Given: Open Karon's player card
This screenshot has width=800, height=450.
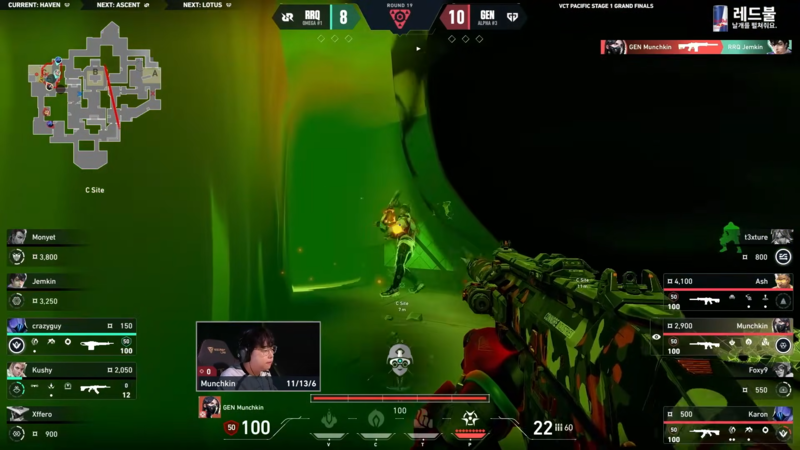Looking at the screenshot, I should [729, 423].
